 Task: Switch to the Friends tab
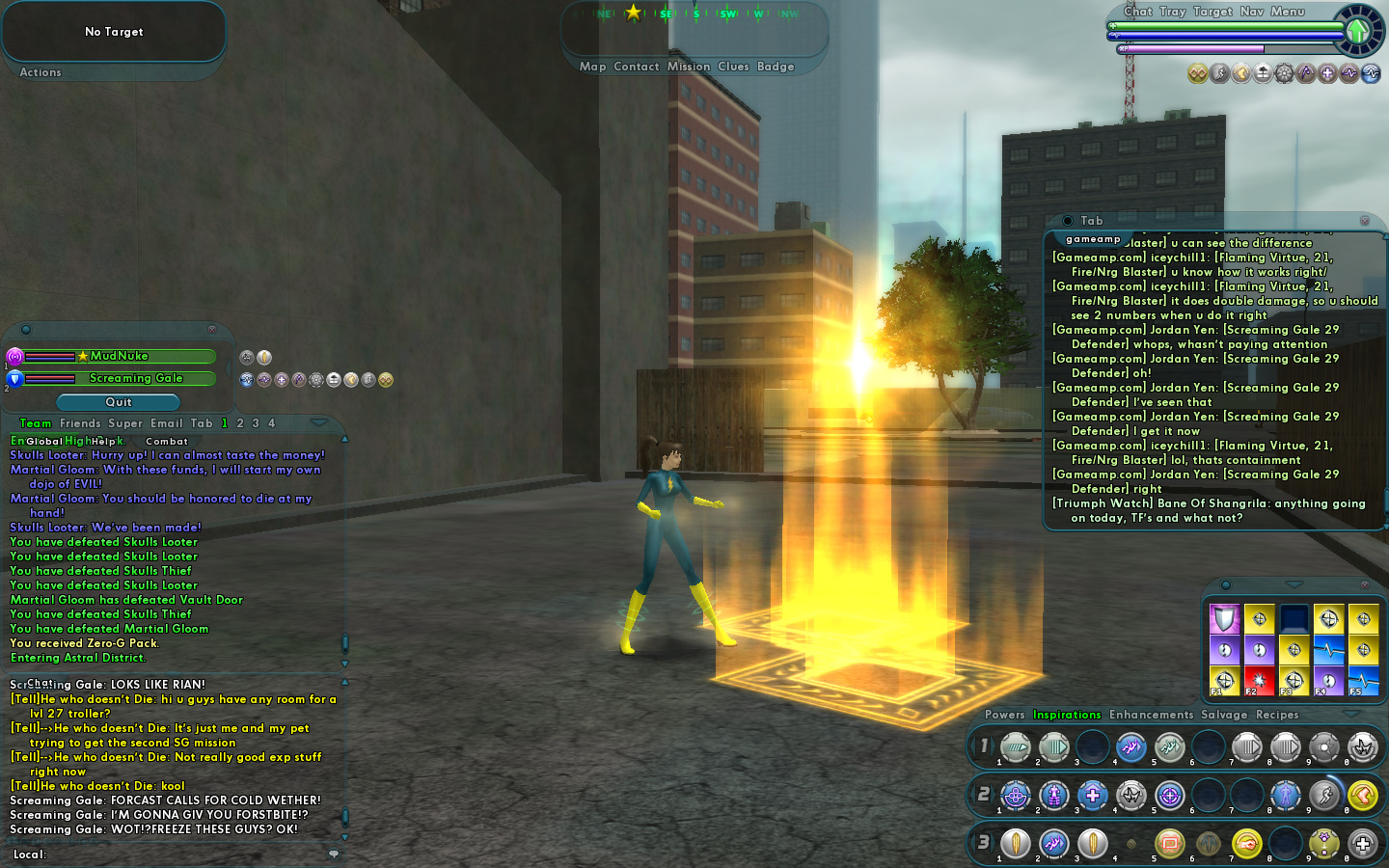coord(80,423)
